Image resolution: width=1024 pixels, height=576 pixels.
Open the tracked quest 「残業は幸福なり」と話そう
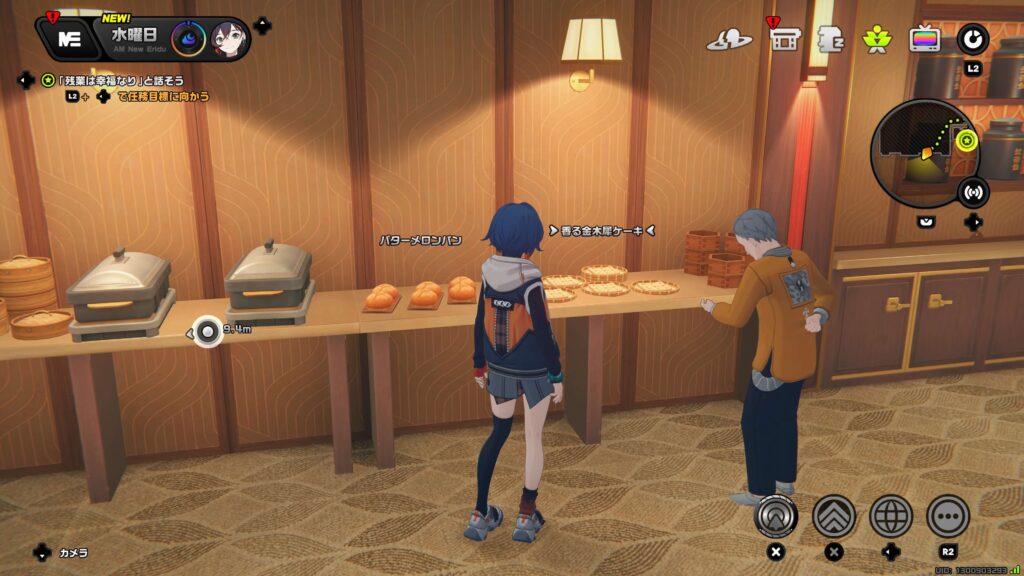point(121,80)
